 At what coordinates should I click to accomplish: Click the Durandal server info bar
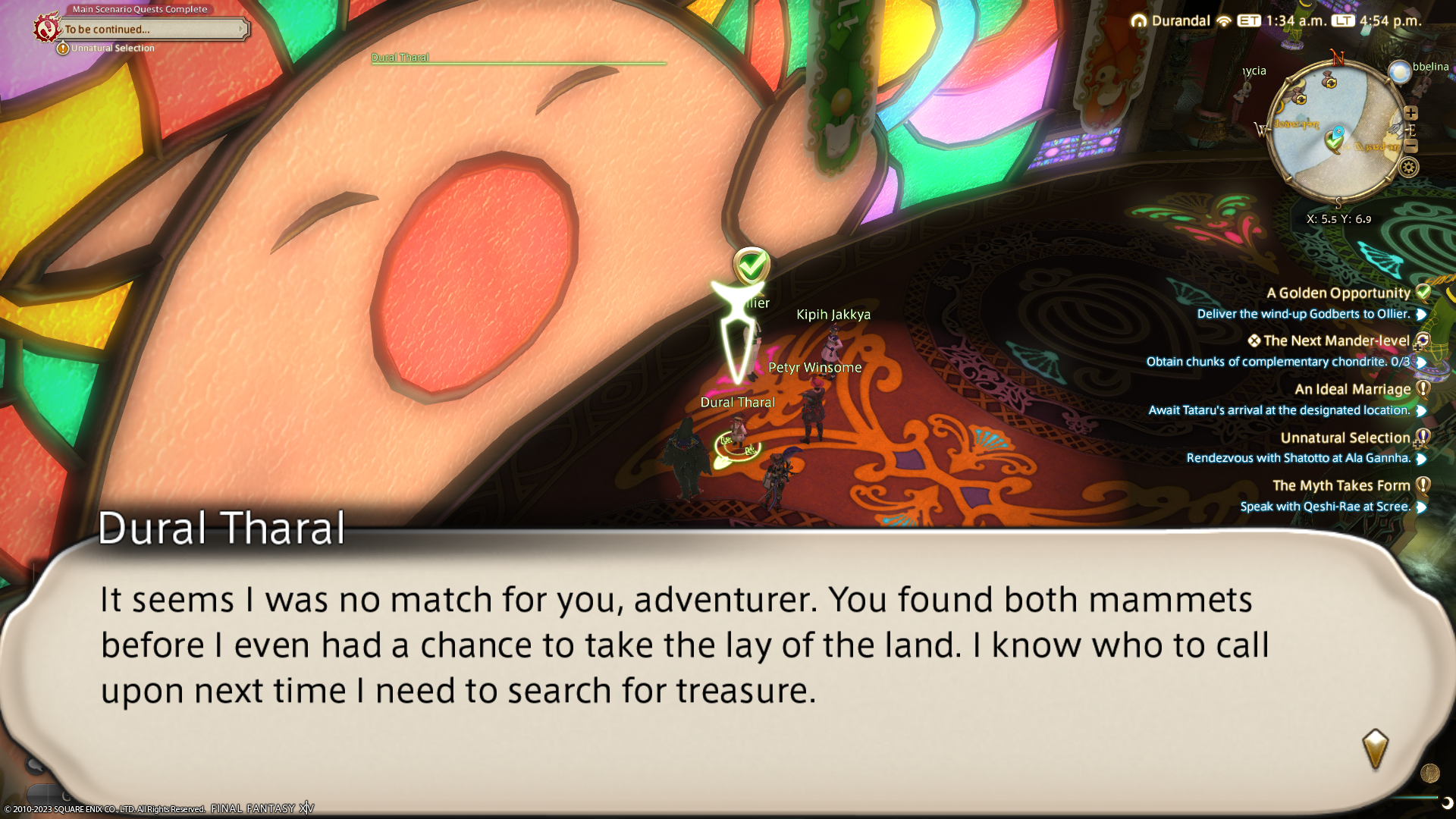click(x=1172, y=21)
